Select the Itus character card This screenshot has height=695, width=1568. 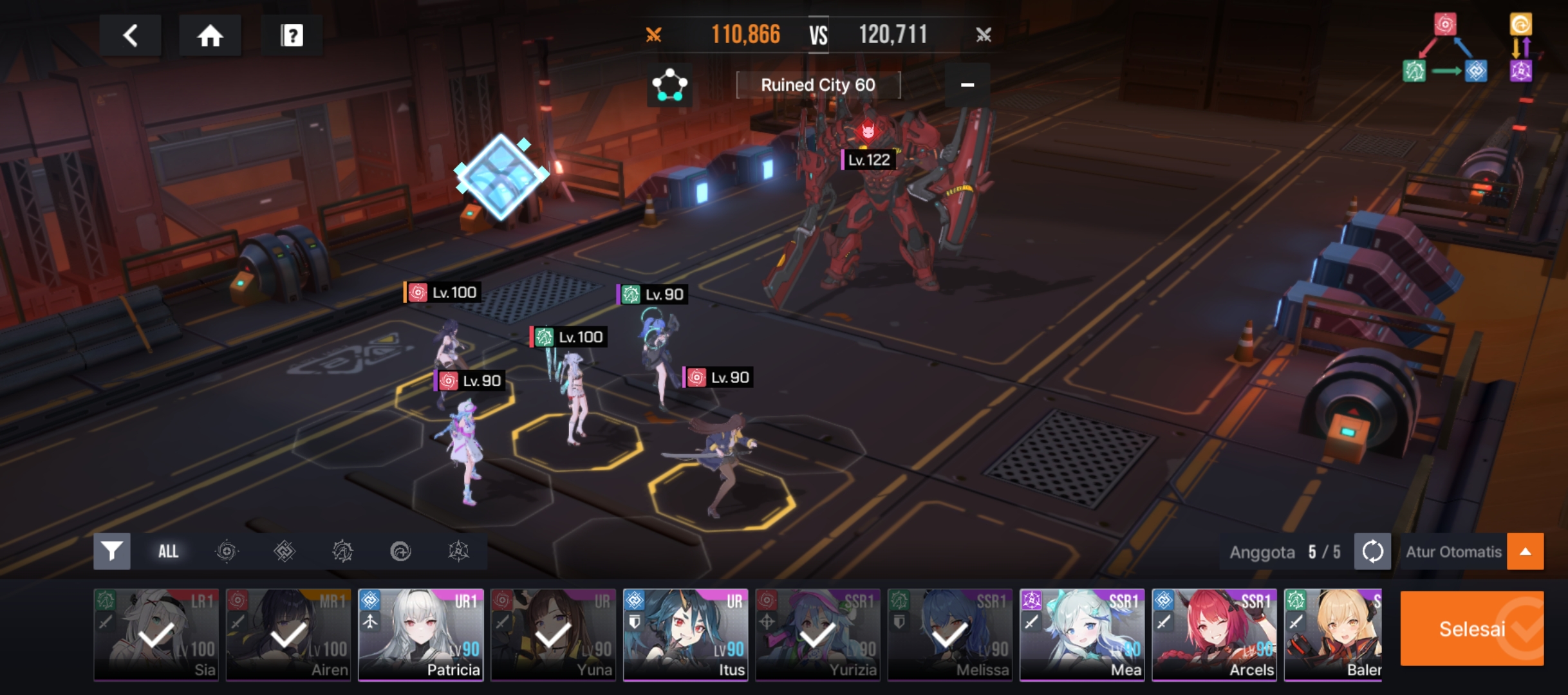pos(686,635)
